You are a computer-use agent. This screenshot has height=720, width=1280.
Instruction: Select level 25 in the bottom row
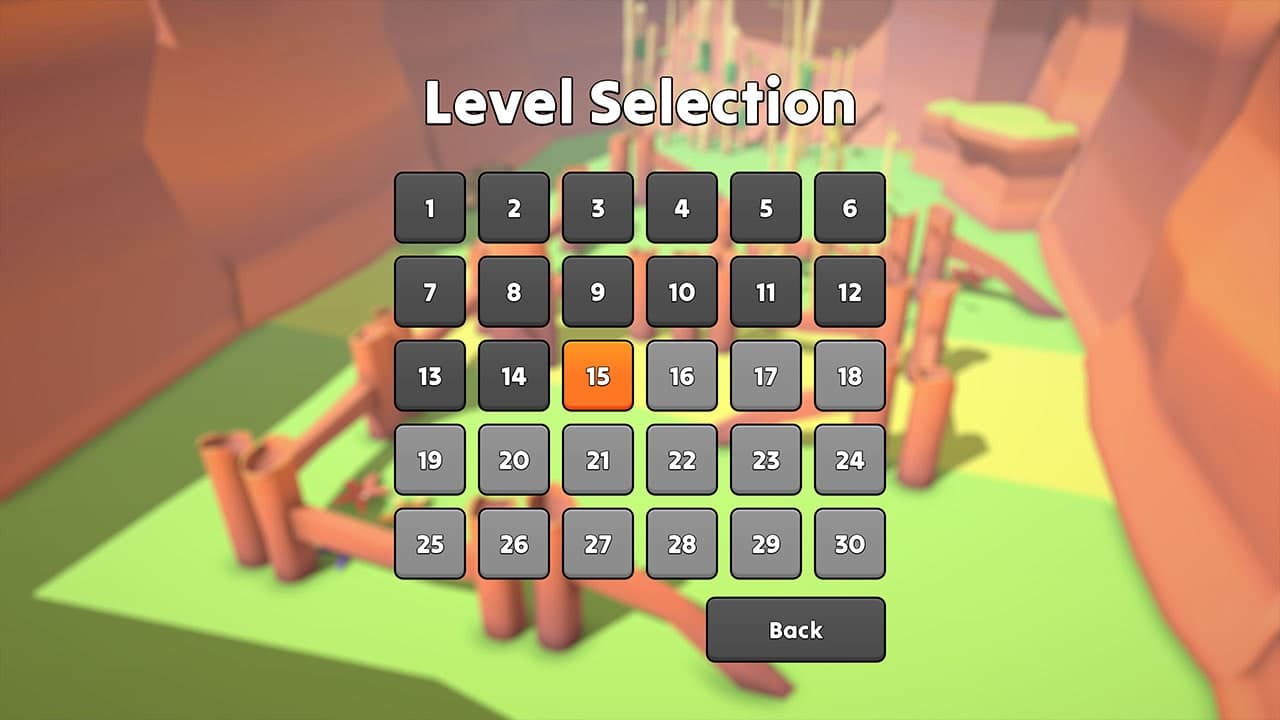click(430, 544)
